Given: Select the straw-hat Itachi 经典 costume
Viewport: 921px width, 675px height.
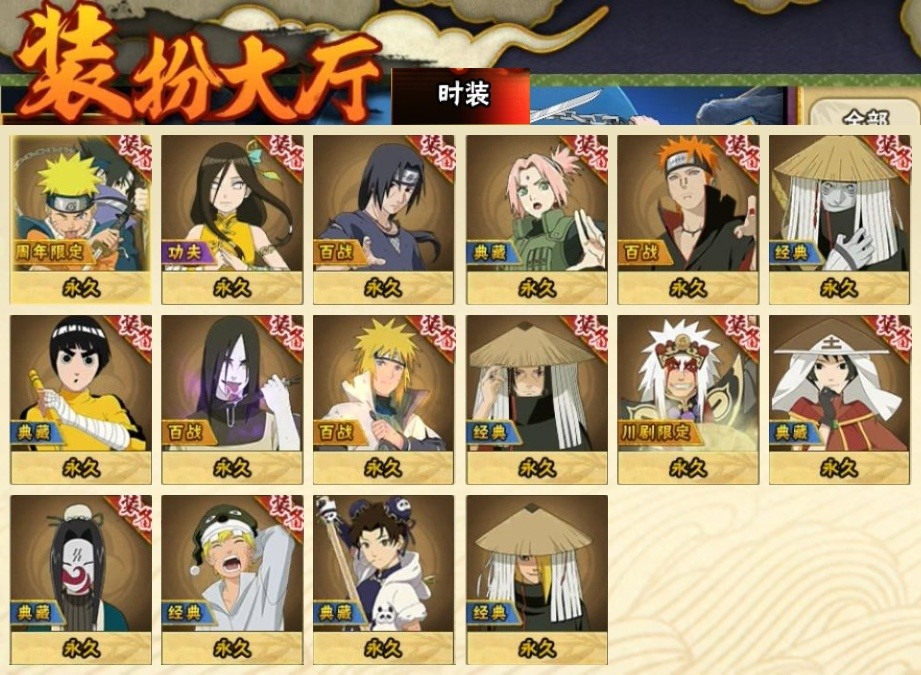Looking at the screenshot, I should coord(536,399).
